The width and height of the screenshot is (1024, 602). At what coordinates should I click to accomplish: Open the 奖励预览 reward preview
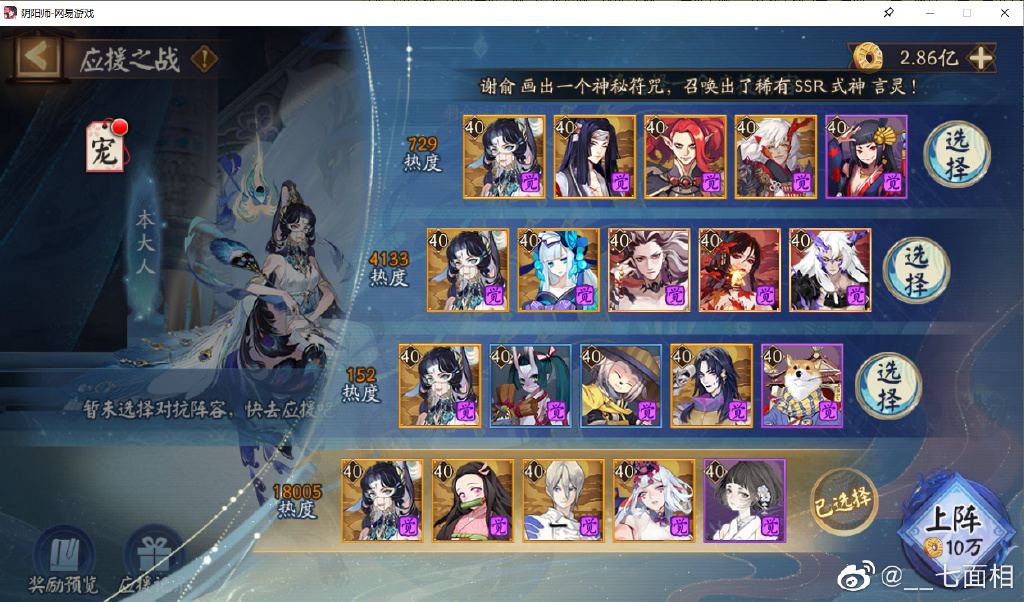pyautogui.click(x=63, y=558)
